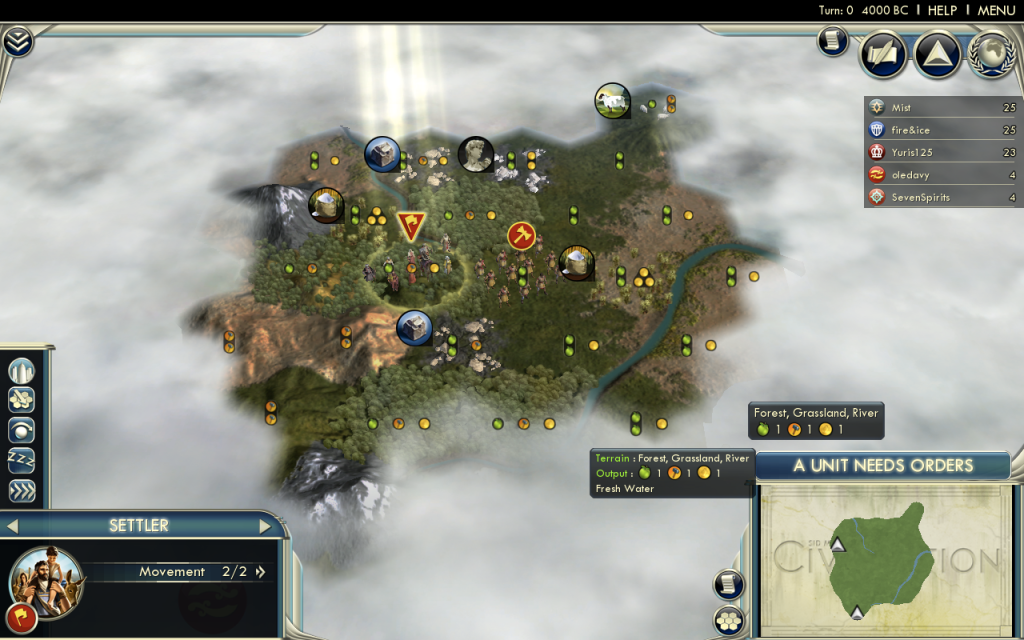
Task: Click the red flag button on the portrait
Action: click(22, 617)
